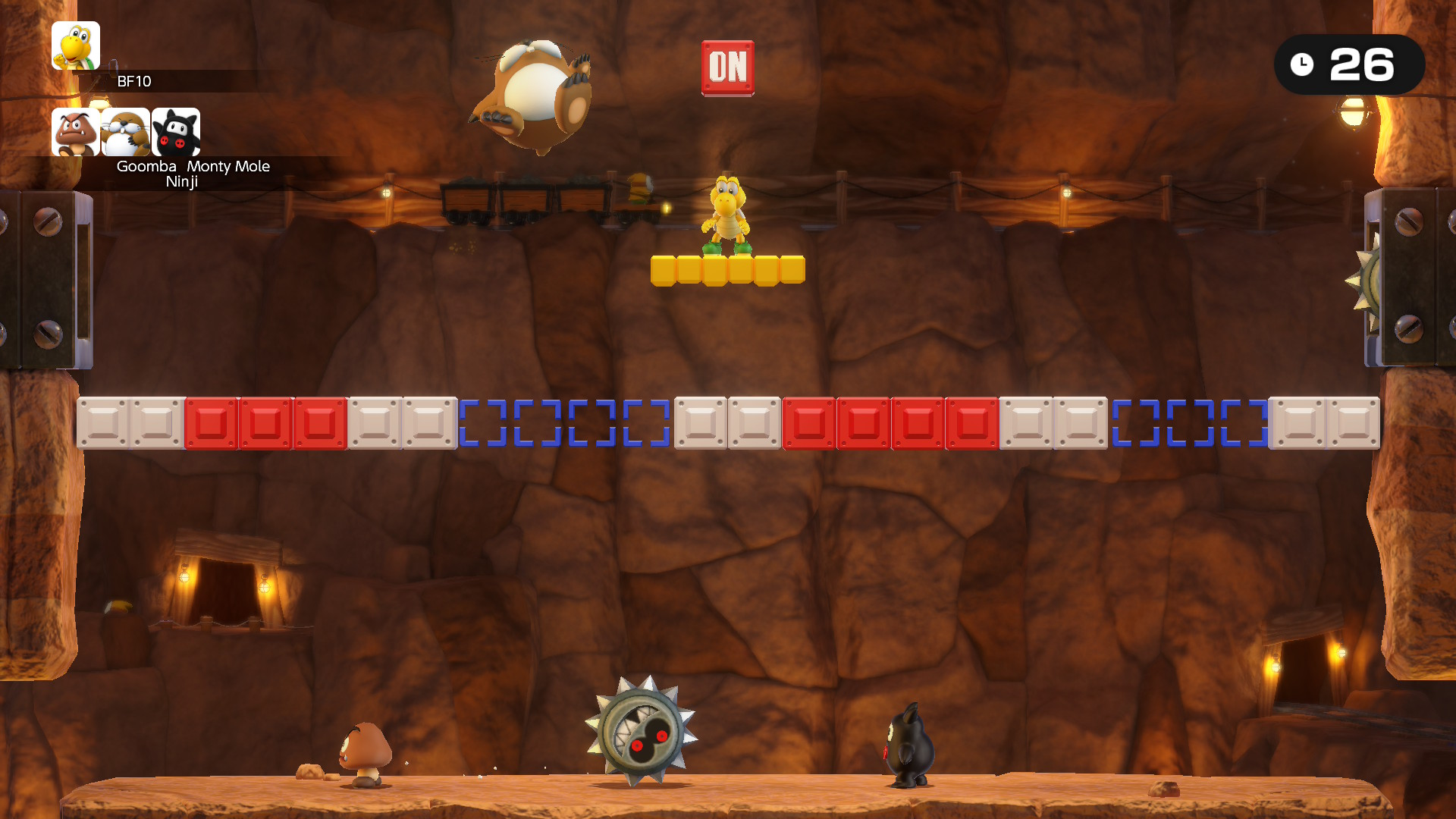
Task: Click the flying Monty Mole enemy
Action: click(x=533, y=95)
